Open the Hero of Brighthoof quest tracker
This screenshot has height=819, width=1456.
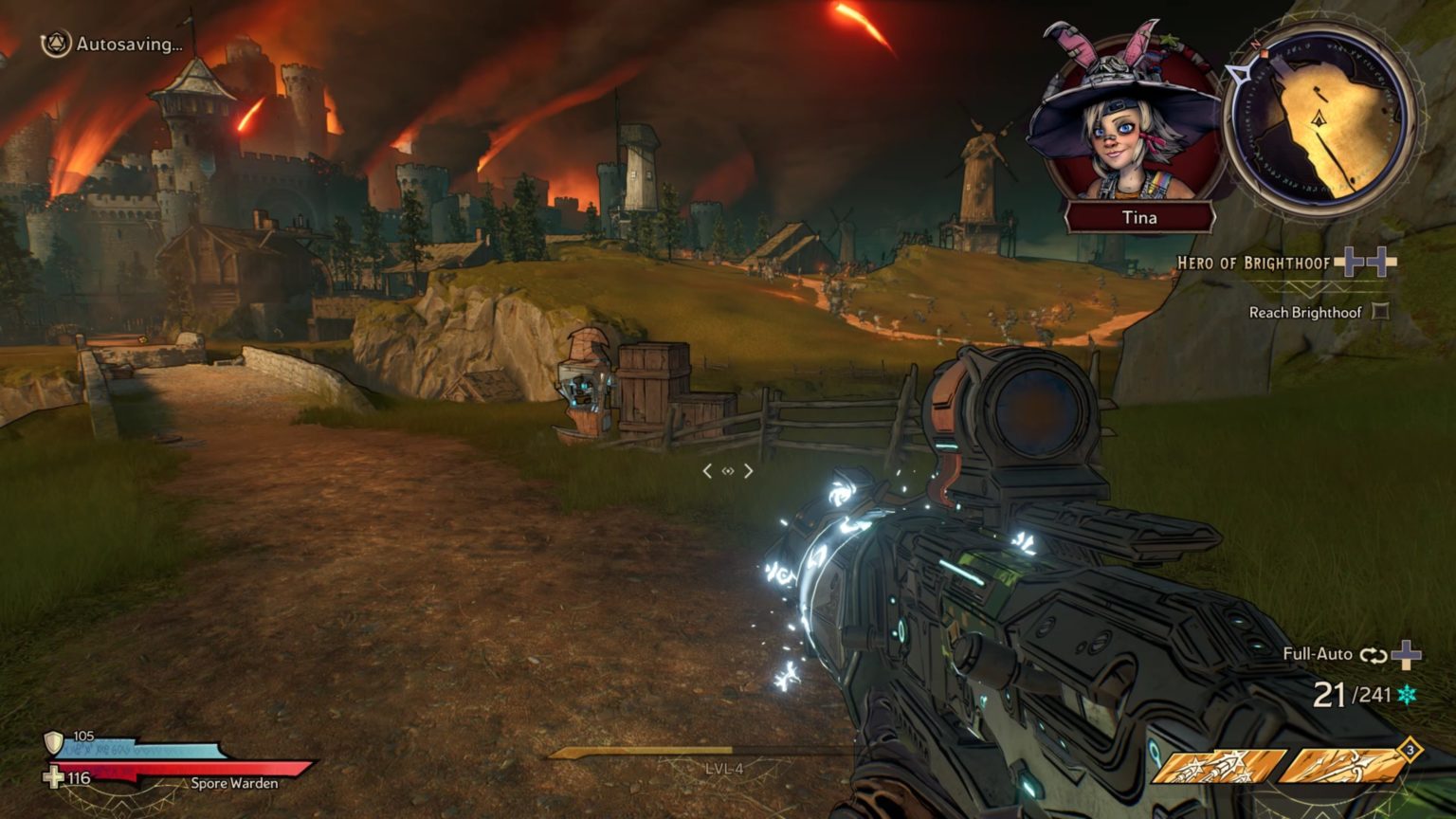1253,263
